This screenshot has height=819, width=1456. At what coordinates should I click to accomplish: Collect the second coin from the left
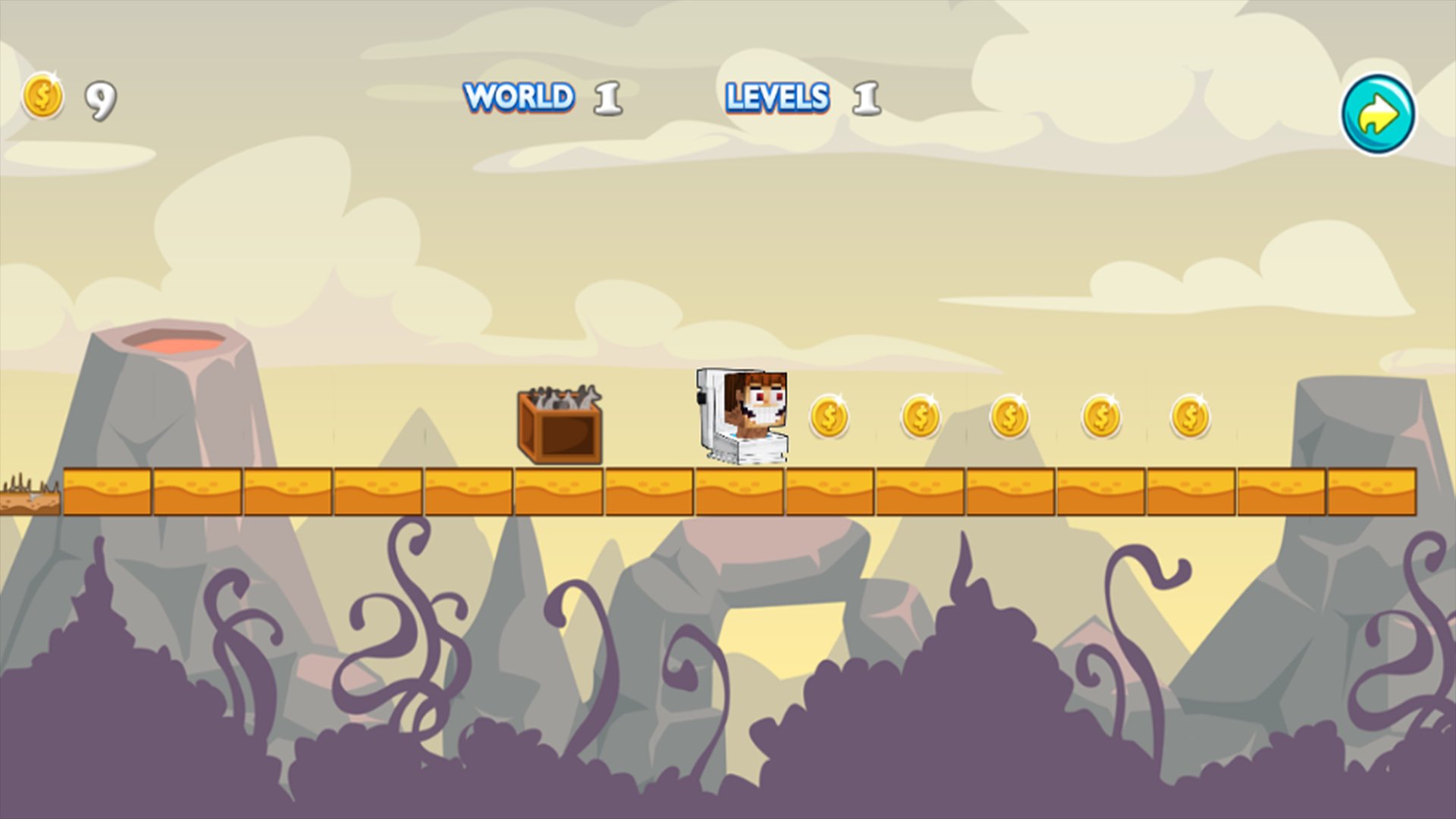(x=920, y=416)
